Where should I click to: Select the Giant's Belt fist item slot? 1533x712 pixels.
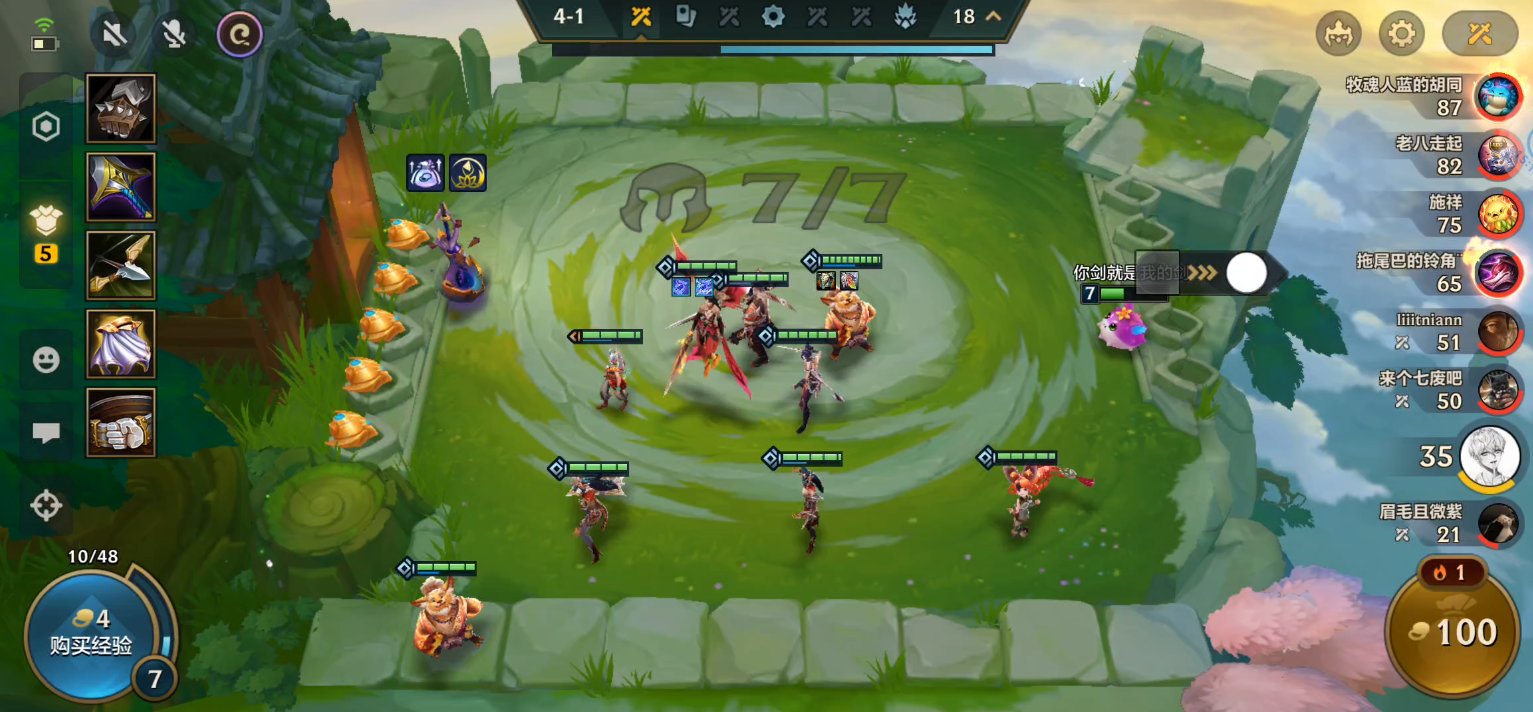[121, 421]
